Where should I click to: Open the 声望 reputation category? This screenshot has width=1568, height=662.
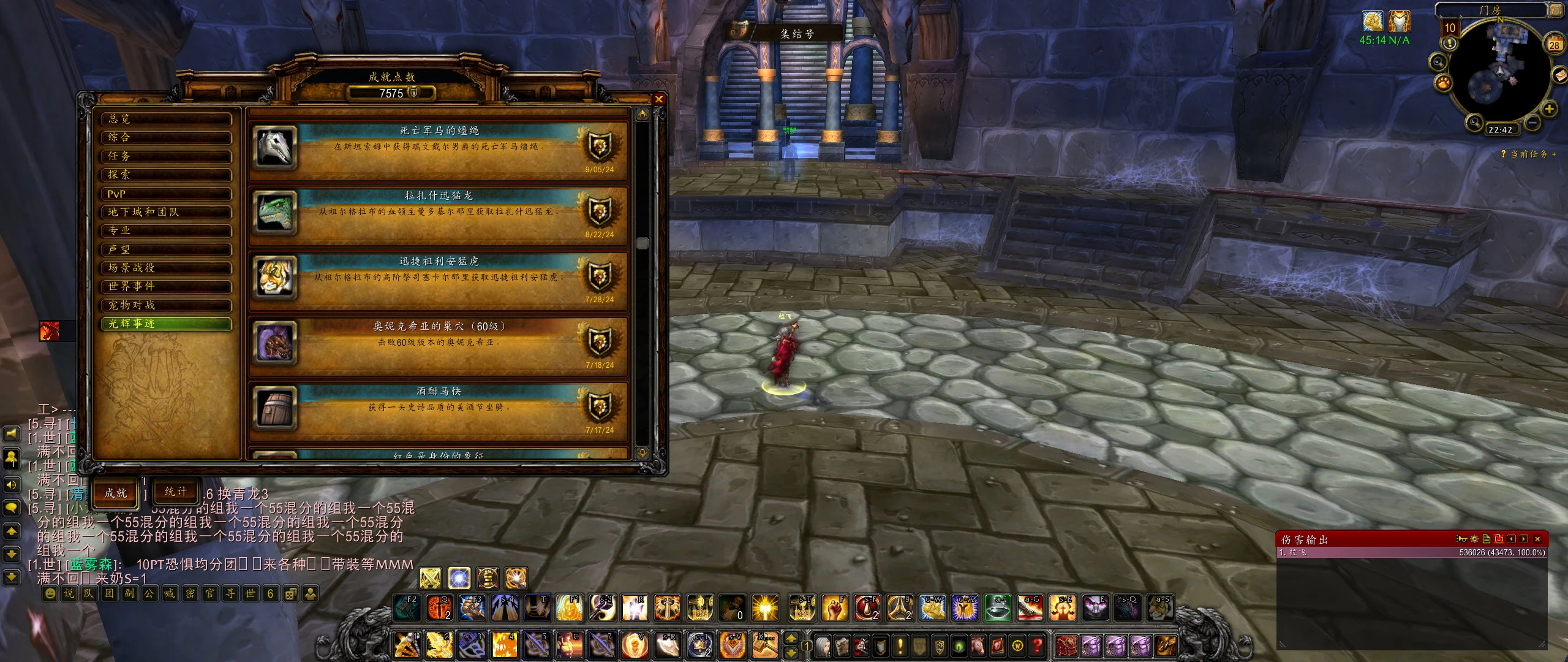pyautogui.click(x=166, y=249)
